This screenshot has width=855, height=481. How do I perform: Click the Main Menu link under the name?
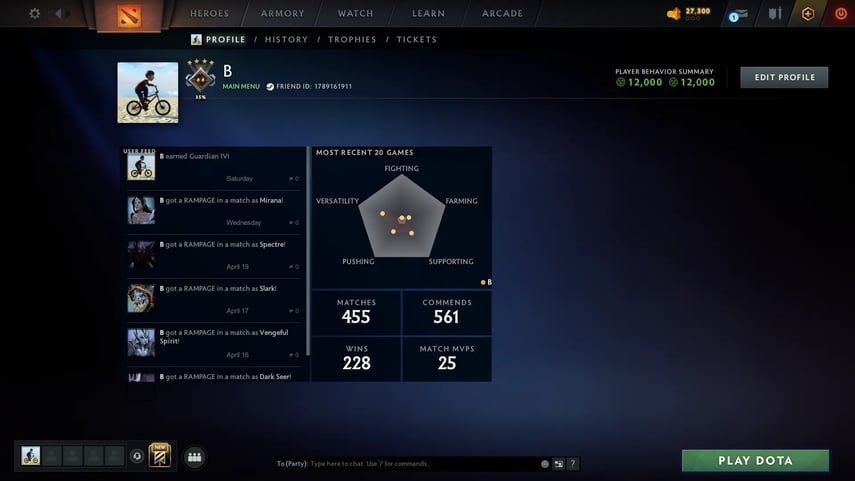[241, 87]
